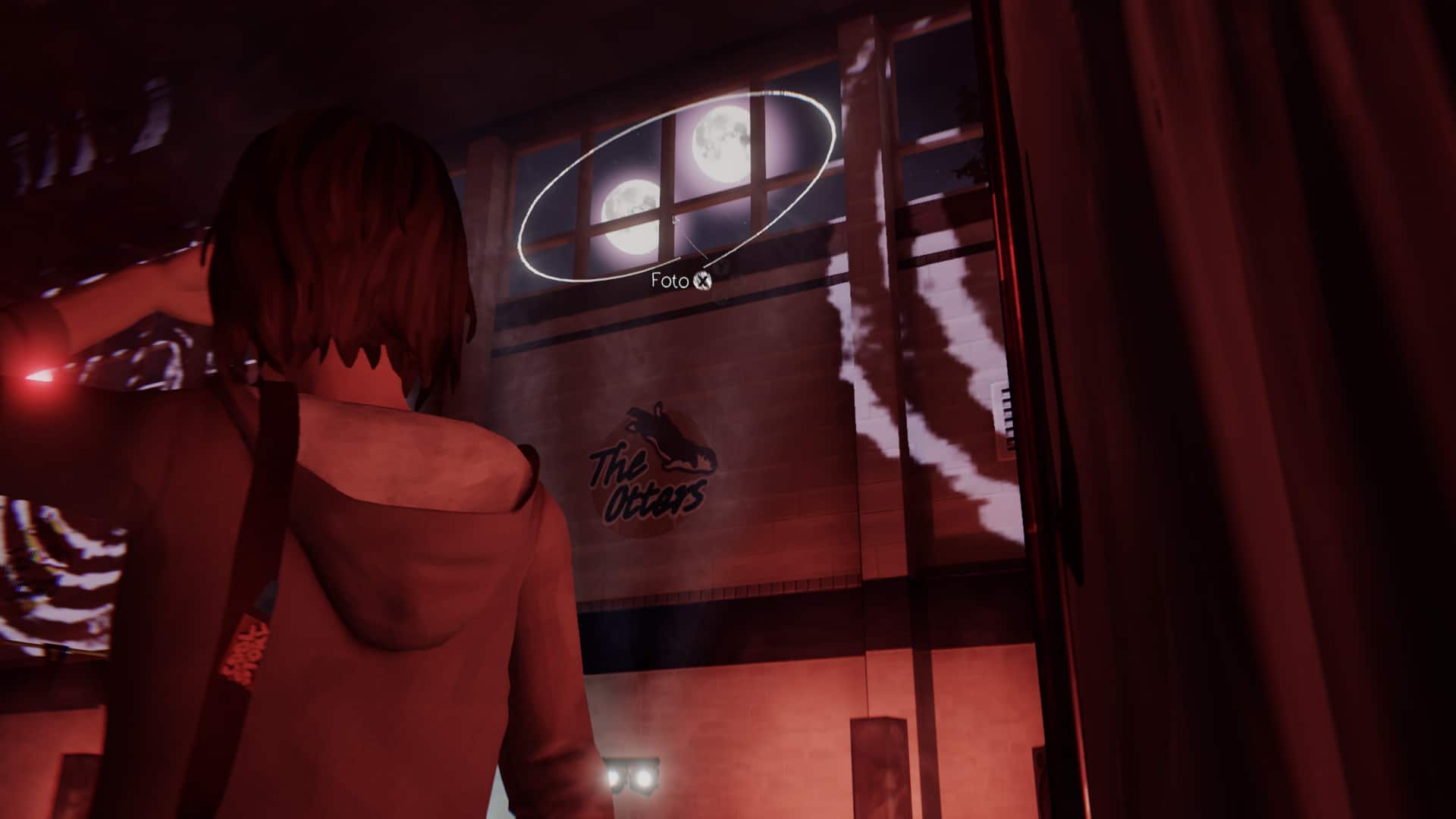The image size is (1456, 819).
Task: Select the Foto camera prompt
Action: 679,281
